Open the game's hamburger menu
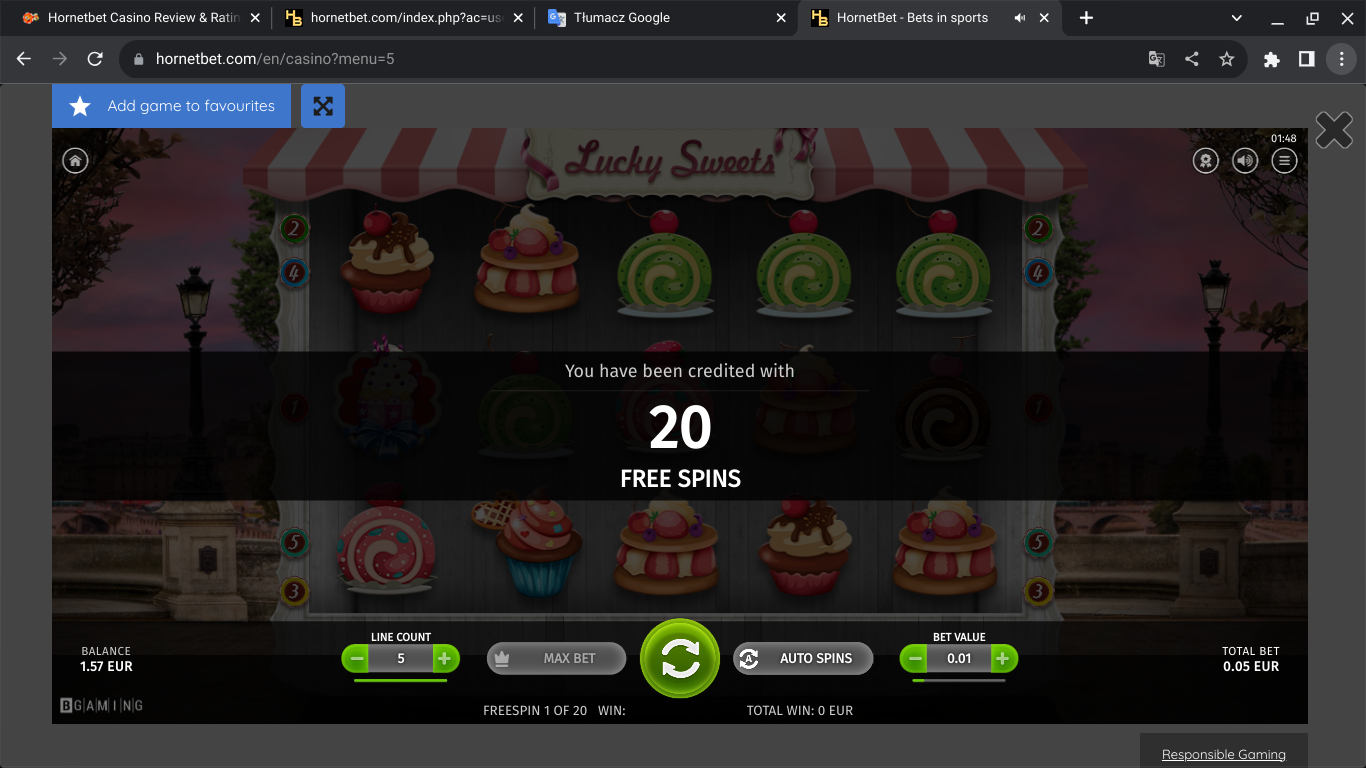 (x=1284, y=160)
